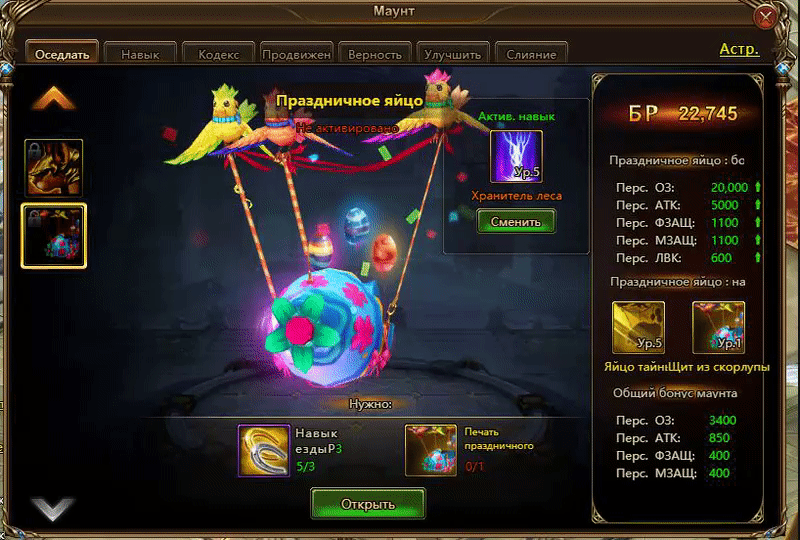This screenshot has height=540, width=800.
Task: Unlock the mount with Открыть
Action: pos(367,503)
